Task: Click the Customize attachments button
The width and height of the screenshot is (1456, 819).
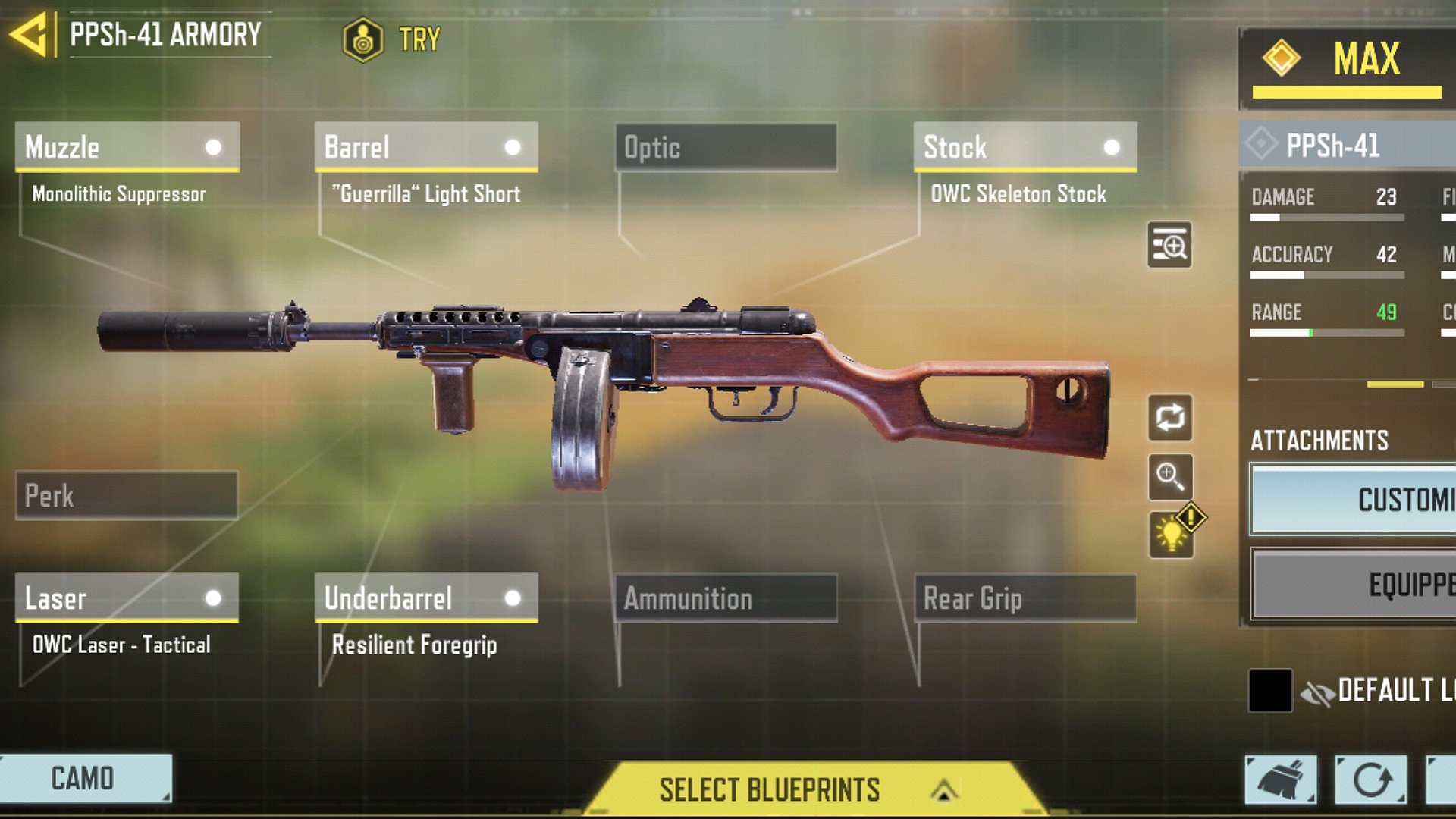Action: [1353, 500]
